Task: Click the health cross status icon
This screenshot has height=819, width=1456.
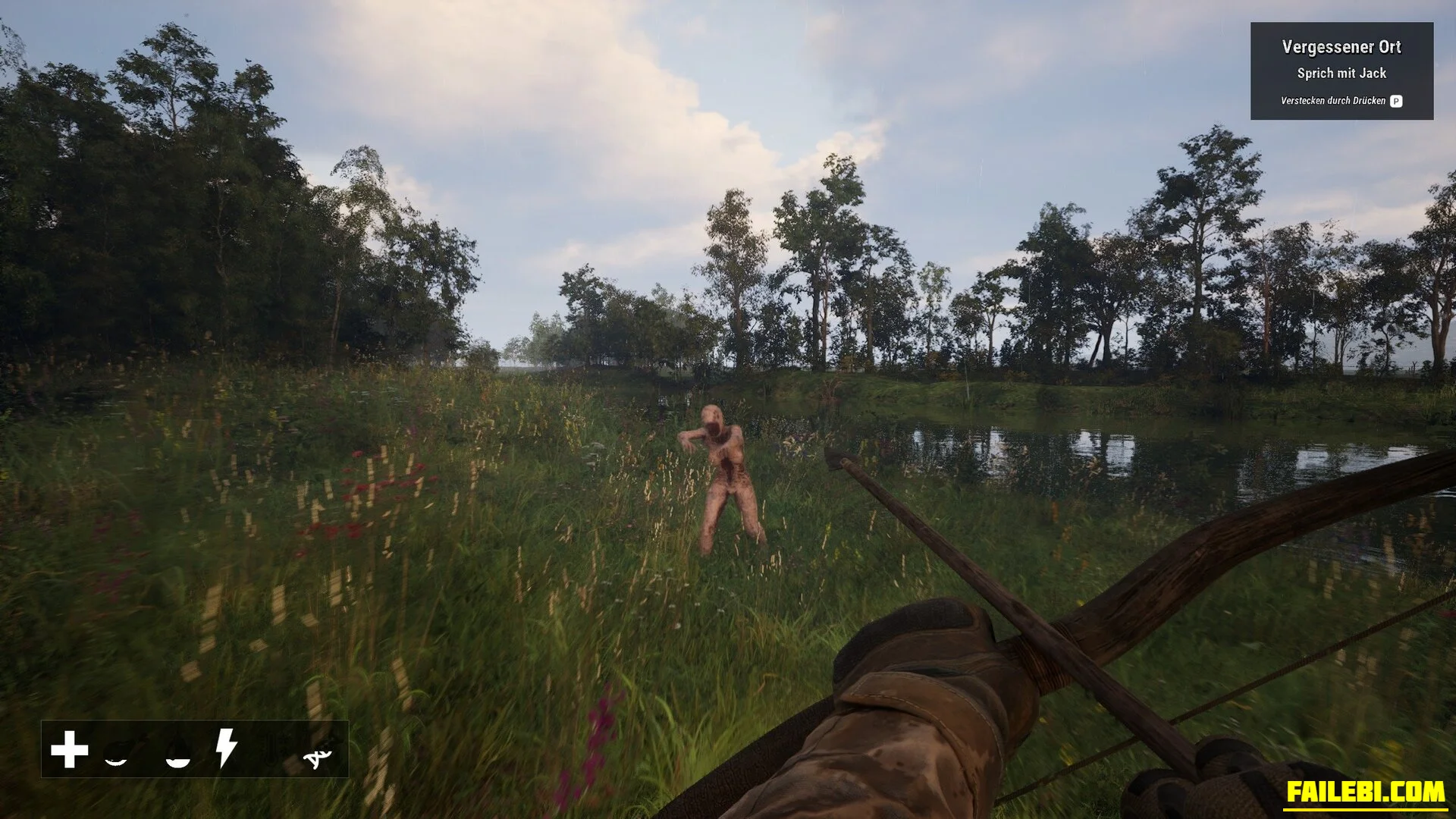Action: (69, 749)
